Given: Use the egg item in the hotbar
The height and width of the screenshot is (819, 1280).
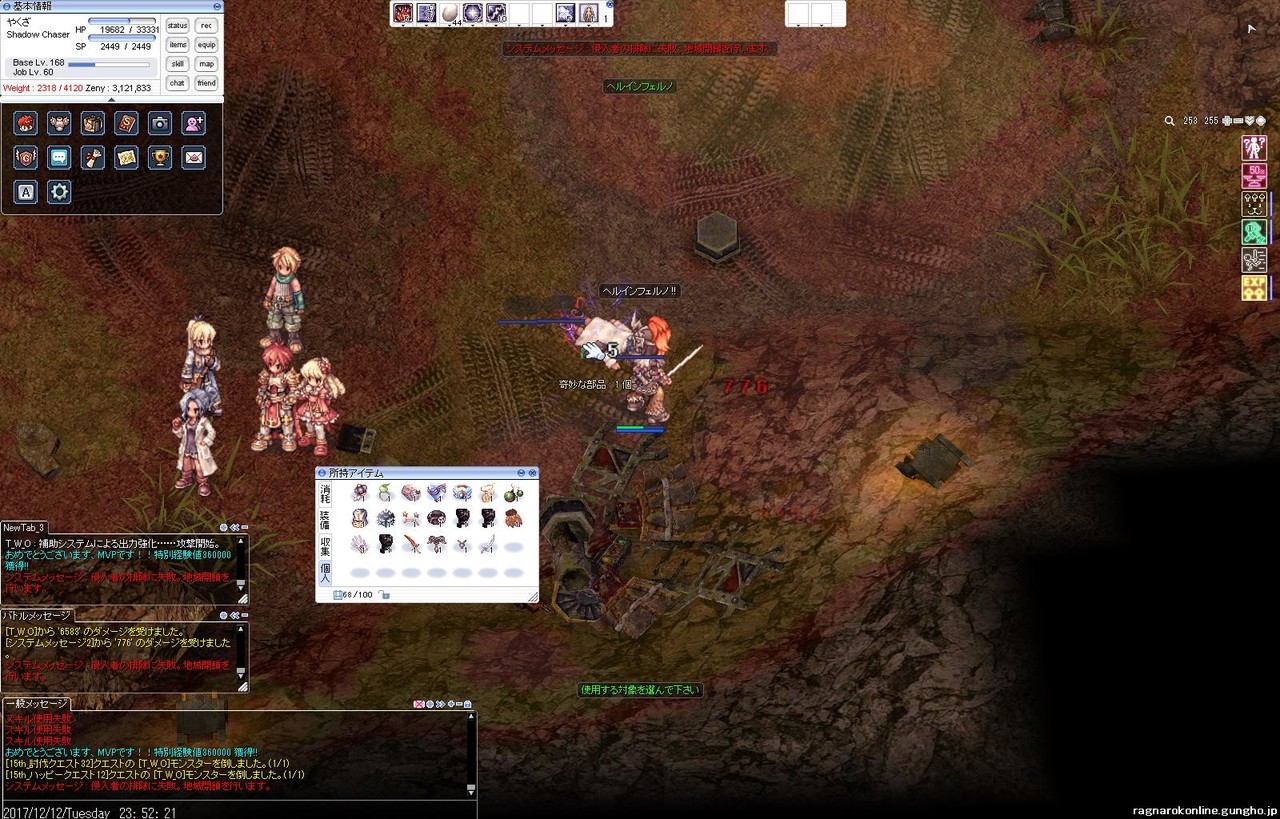Looking at the screenshot, I should (450, 13).
